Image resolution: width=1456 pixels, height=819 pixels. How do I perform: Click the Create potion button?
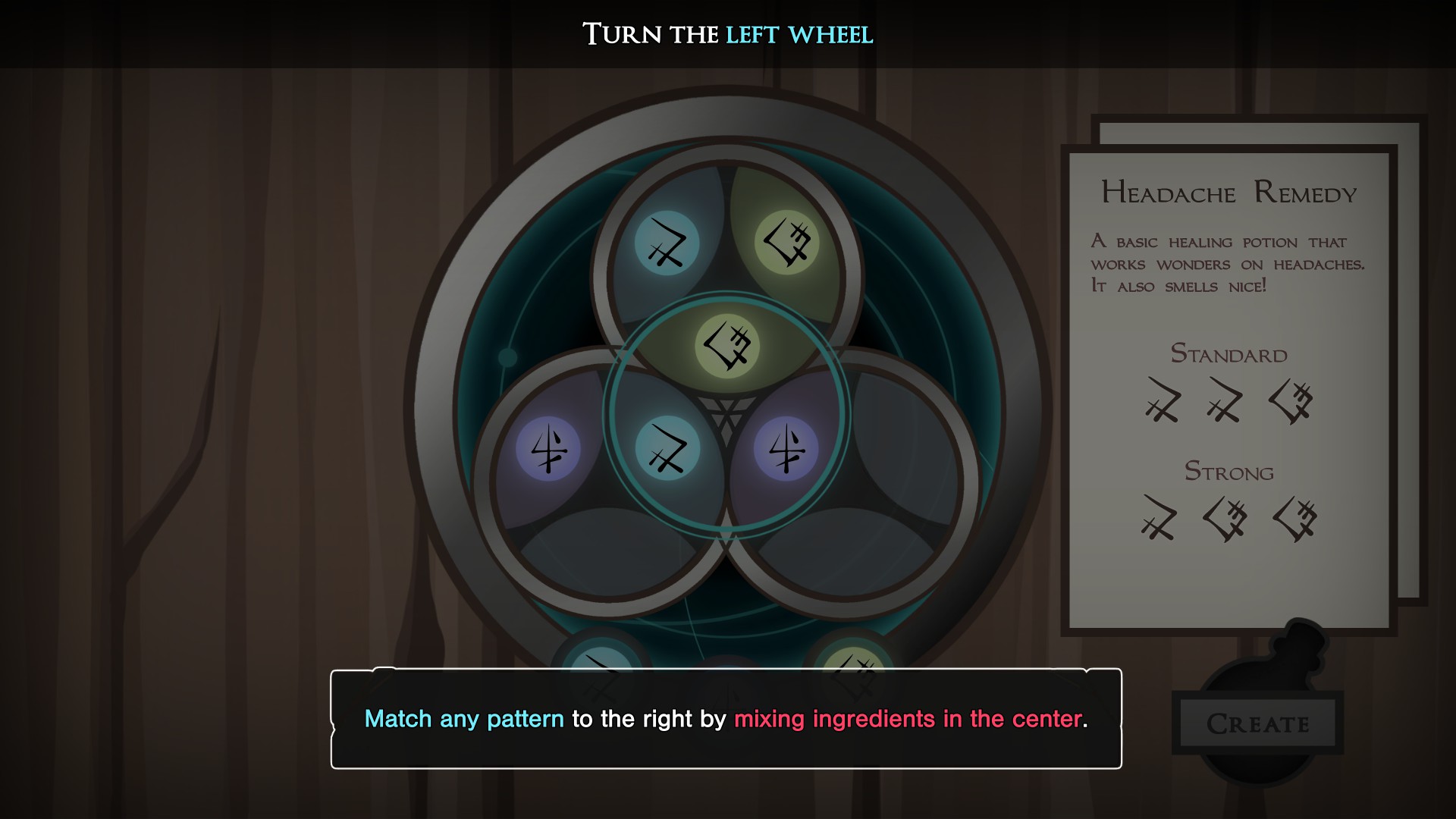pos(1257,723)
